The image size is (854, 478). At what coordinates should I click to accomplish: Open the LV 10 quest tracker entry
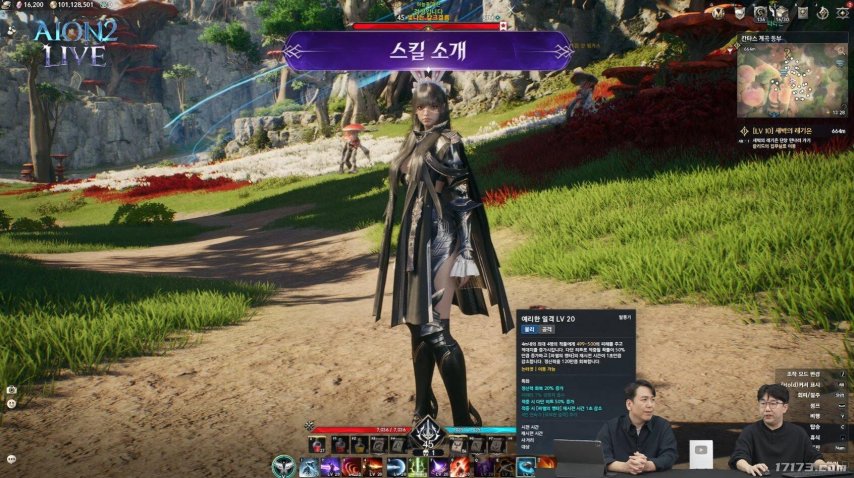[x=790, y=131]
